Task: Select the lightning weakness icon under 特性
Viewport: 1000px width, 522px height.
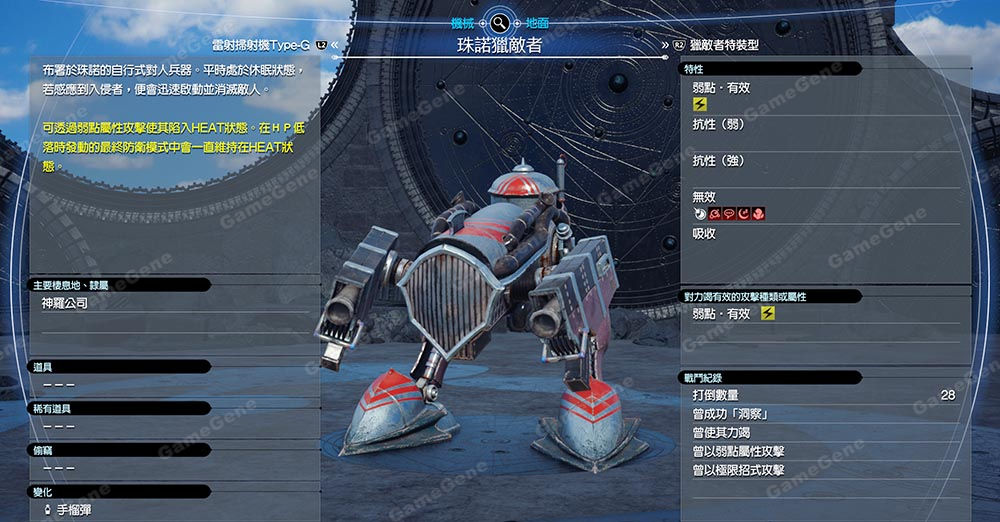Action: point(700,103)
